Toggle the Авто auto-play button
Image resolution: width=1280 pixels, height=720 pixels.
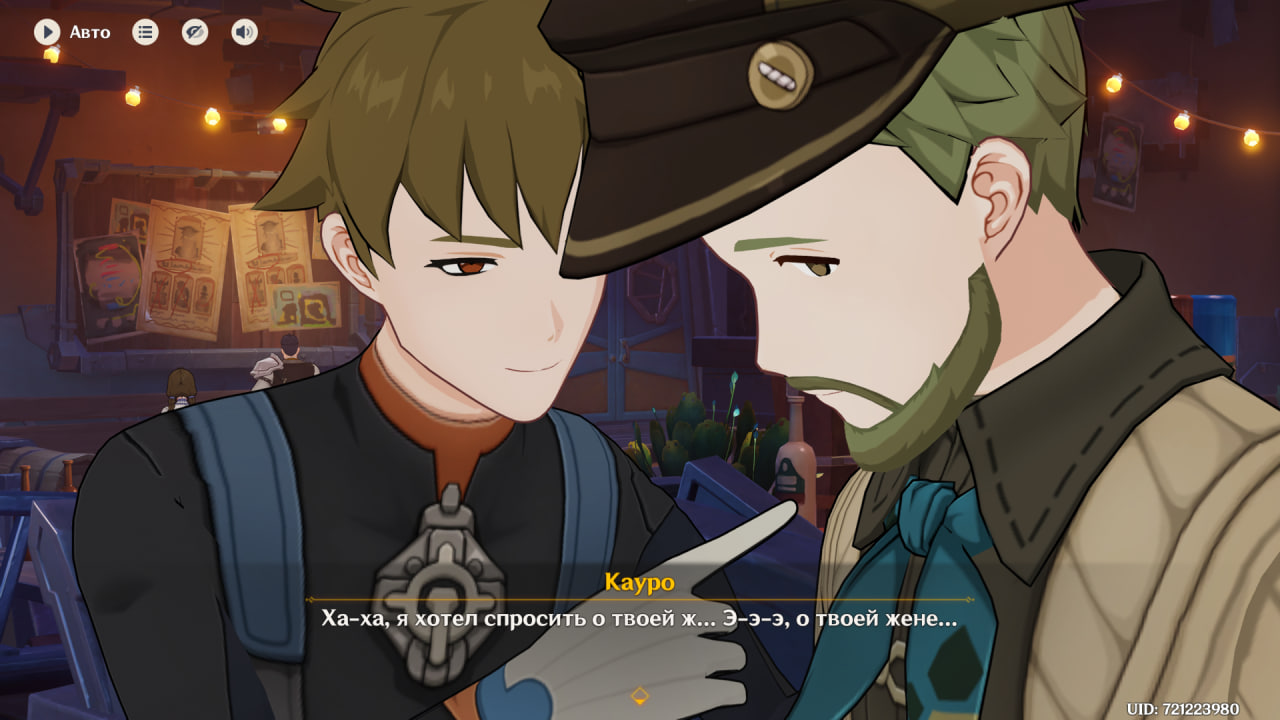pyautogui.click(x=47, y=32)
